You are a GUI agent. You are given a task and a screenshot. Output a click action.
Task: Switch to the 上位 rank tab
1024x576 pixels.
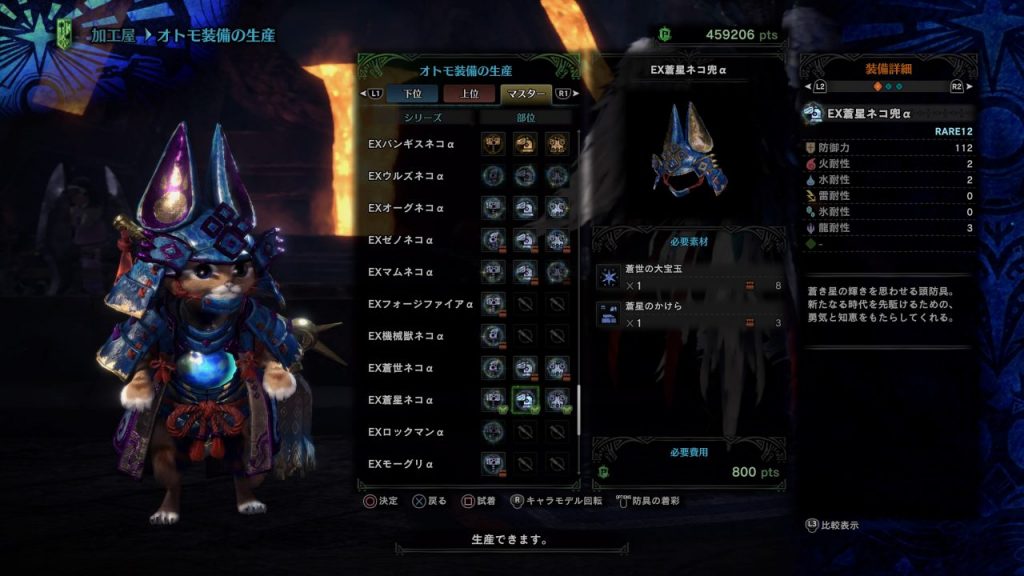[468, 94]
